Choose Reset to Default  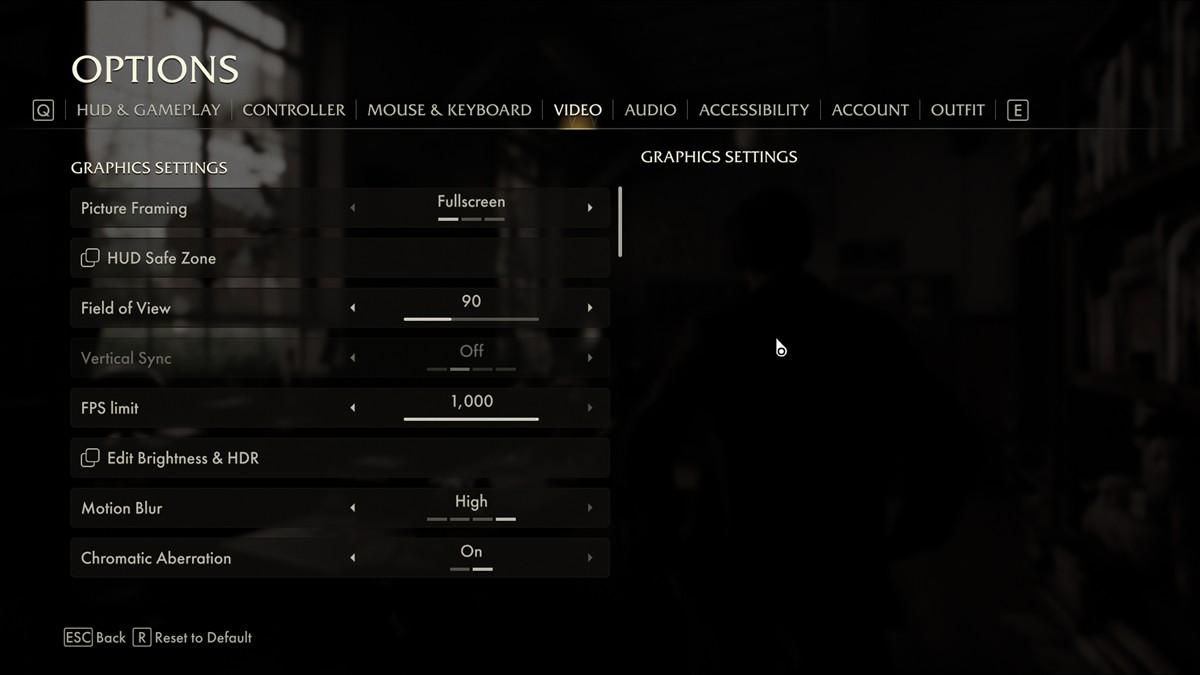coord(192,637)
